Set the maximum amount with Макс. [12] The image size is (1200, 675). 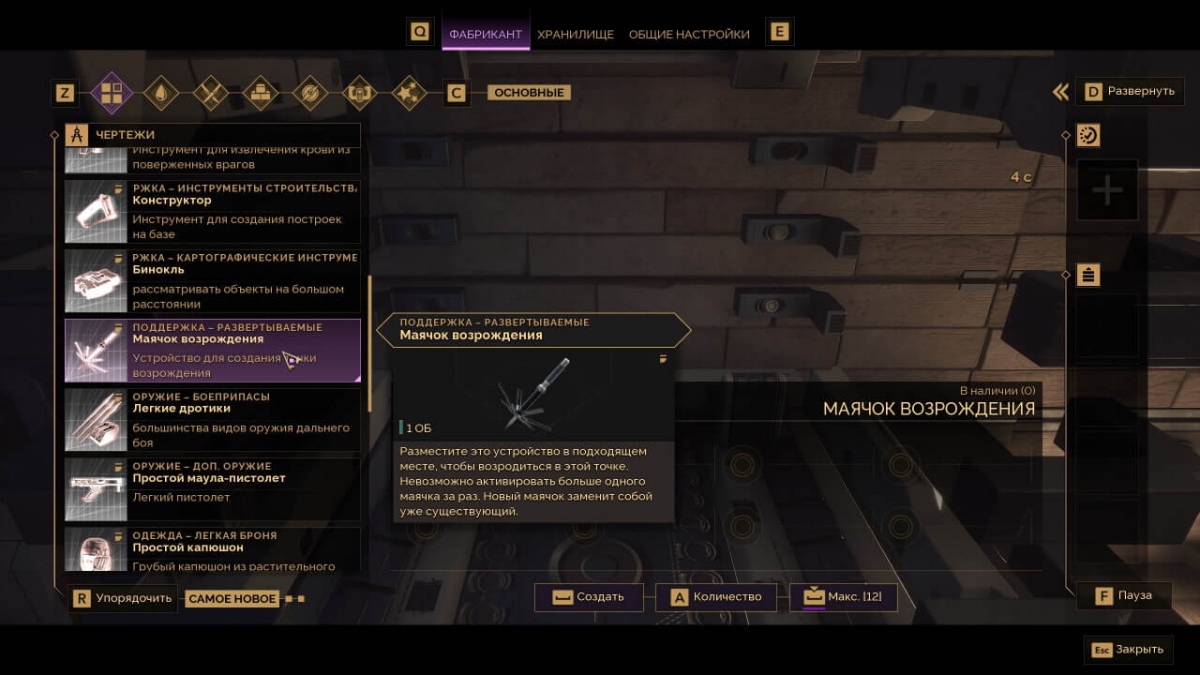point(843,597)
